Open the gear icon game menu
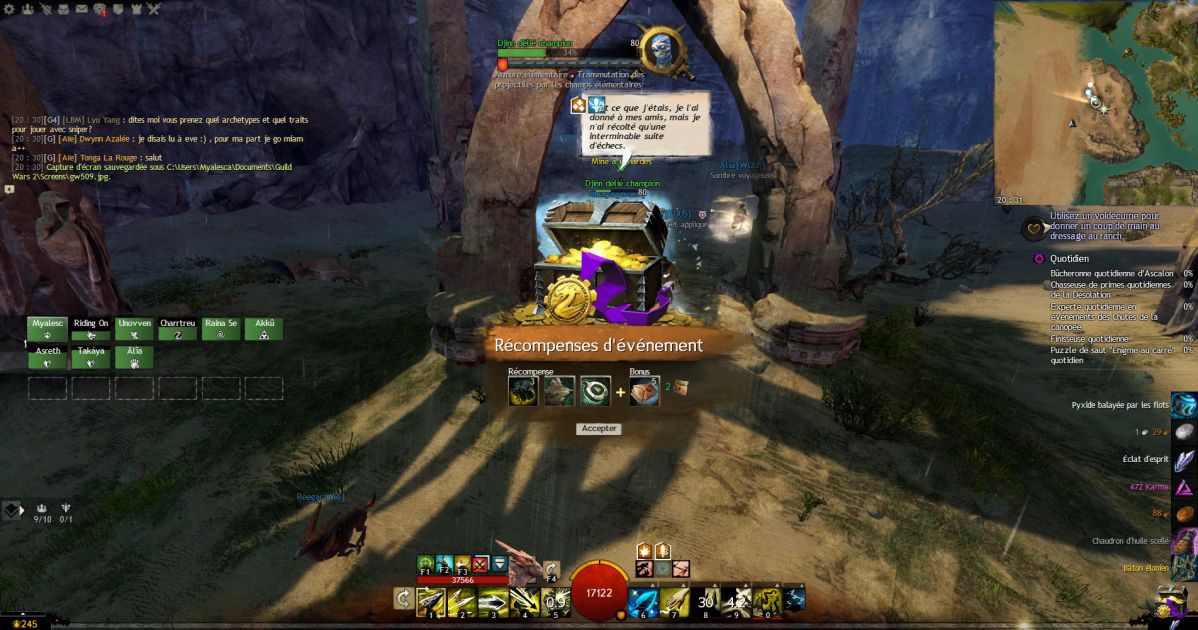Screen dimensions: 1198x630 coord(9,9)
